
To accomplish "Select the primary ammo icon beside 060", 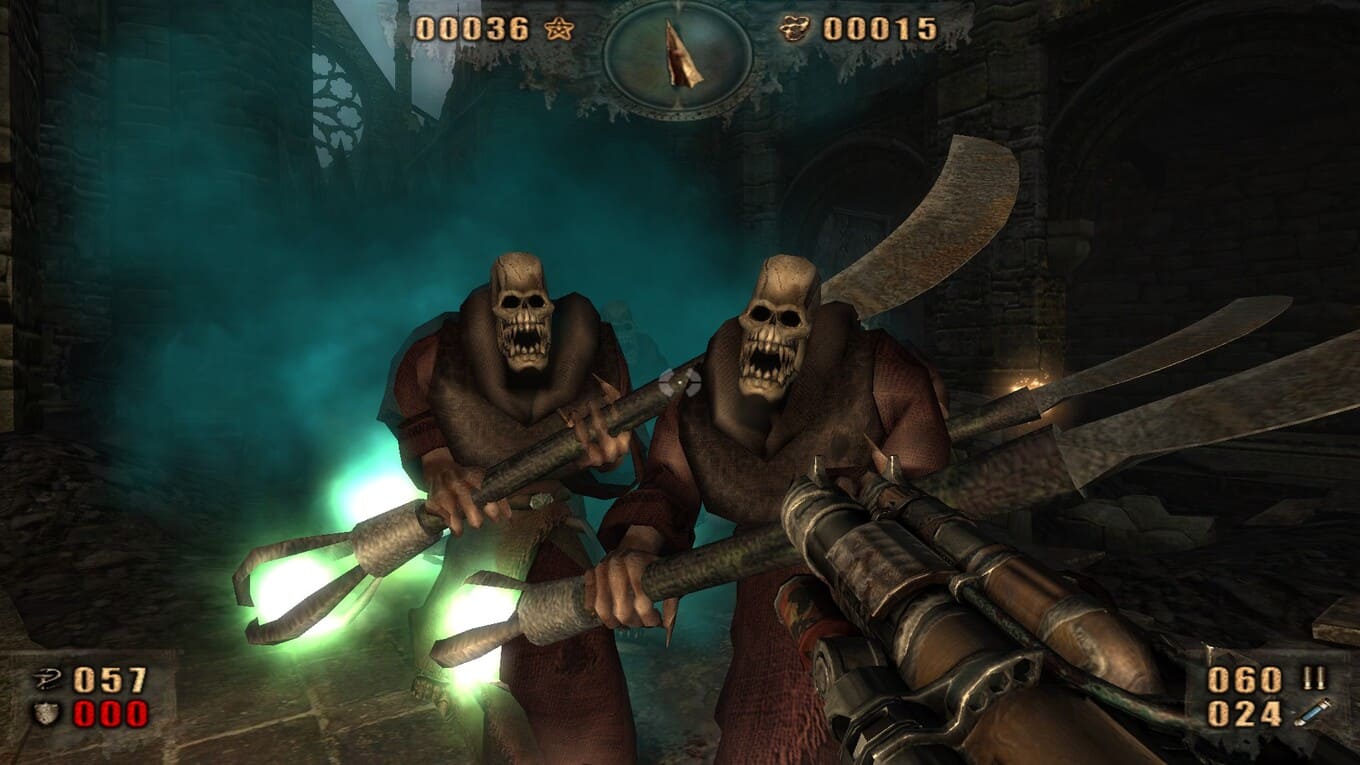I will tap(1313, 679).
